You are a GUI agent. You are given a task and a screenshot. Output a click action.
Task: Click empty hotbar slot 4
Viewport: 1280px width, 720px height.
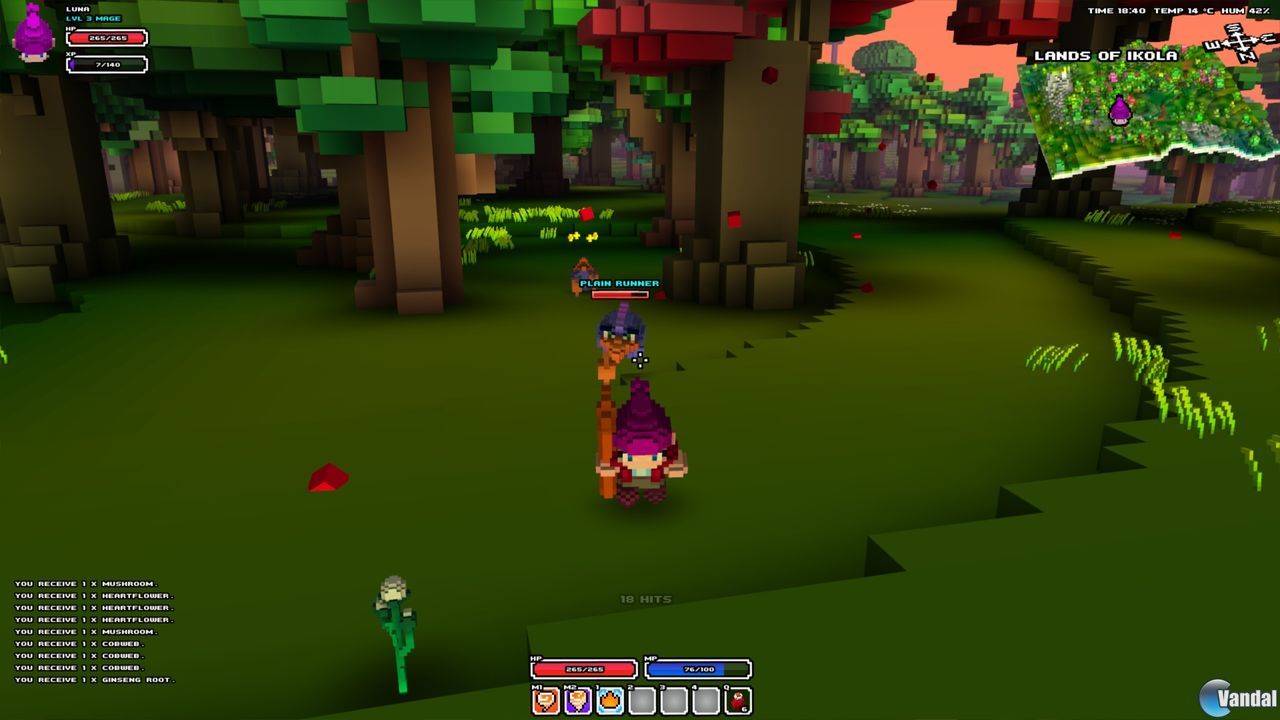tap(705, 701)
